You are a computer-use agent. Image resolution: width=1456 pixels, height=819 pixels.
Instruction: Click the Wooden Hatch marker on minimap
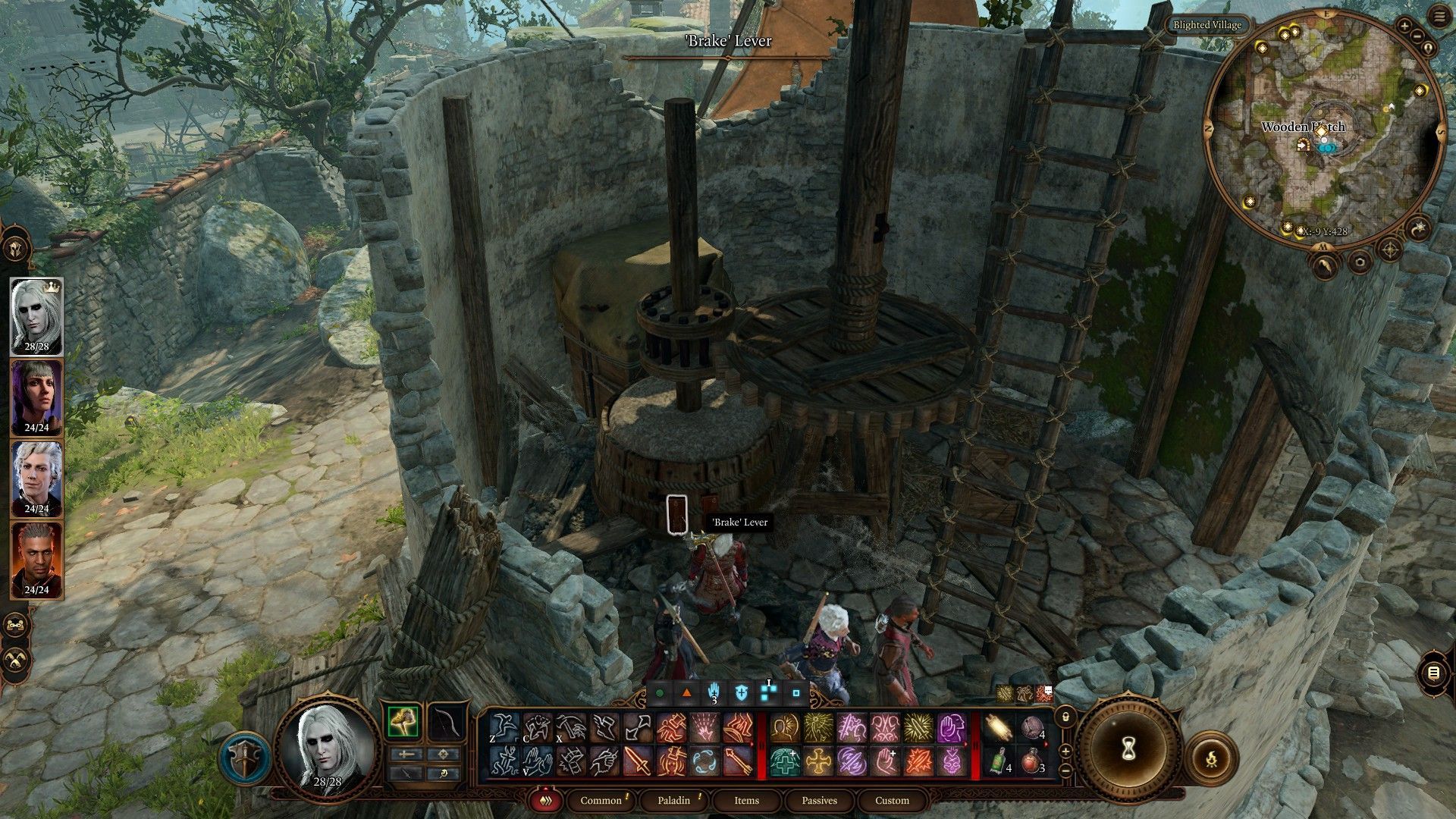click(x=1303, y=145)
